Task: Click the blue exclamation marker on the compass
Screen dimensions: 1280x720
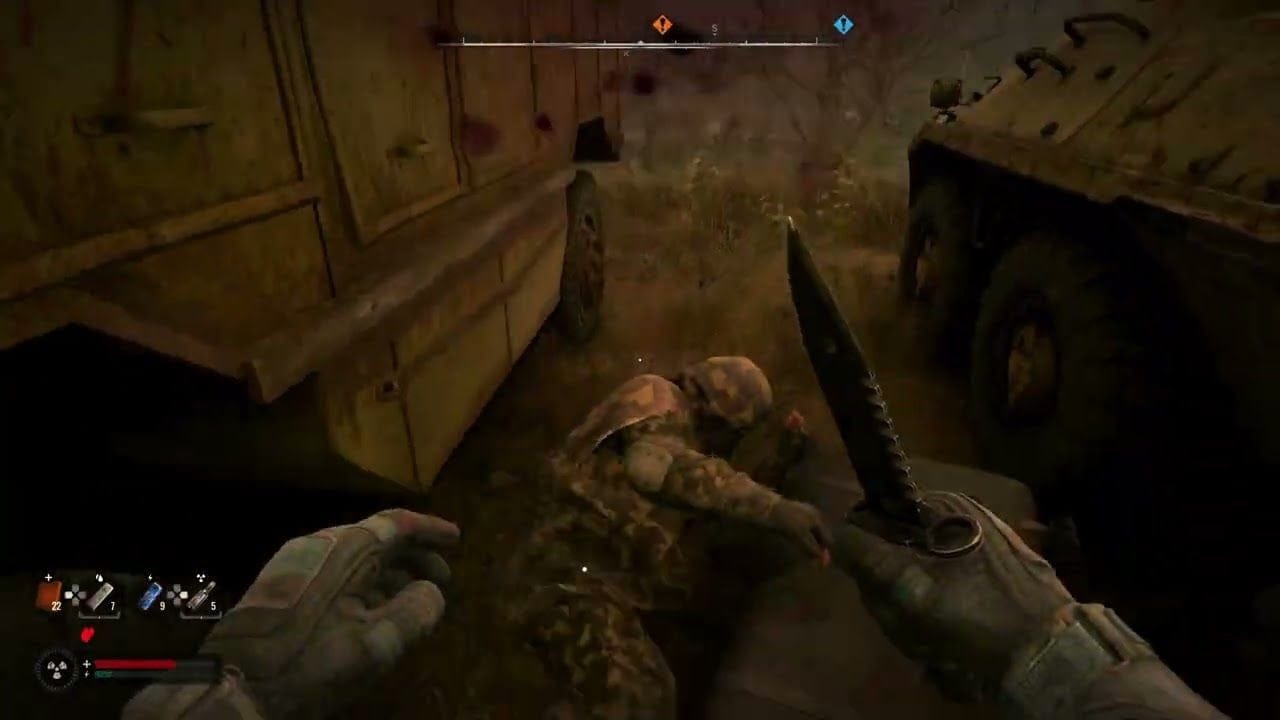Action: click(x=843, y=25)
